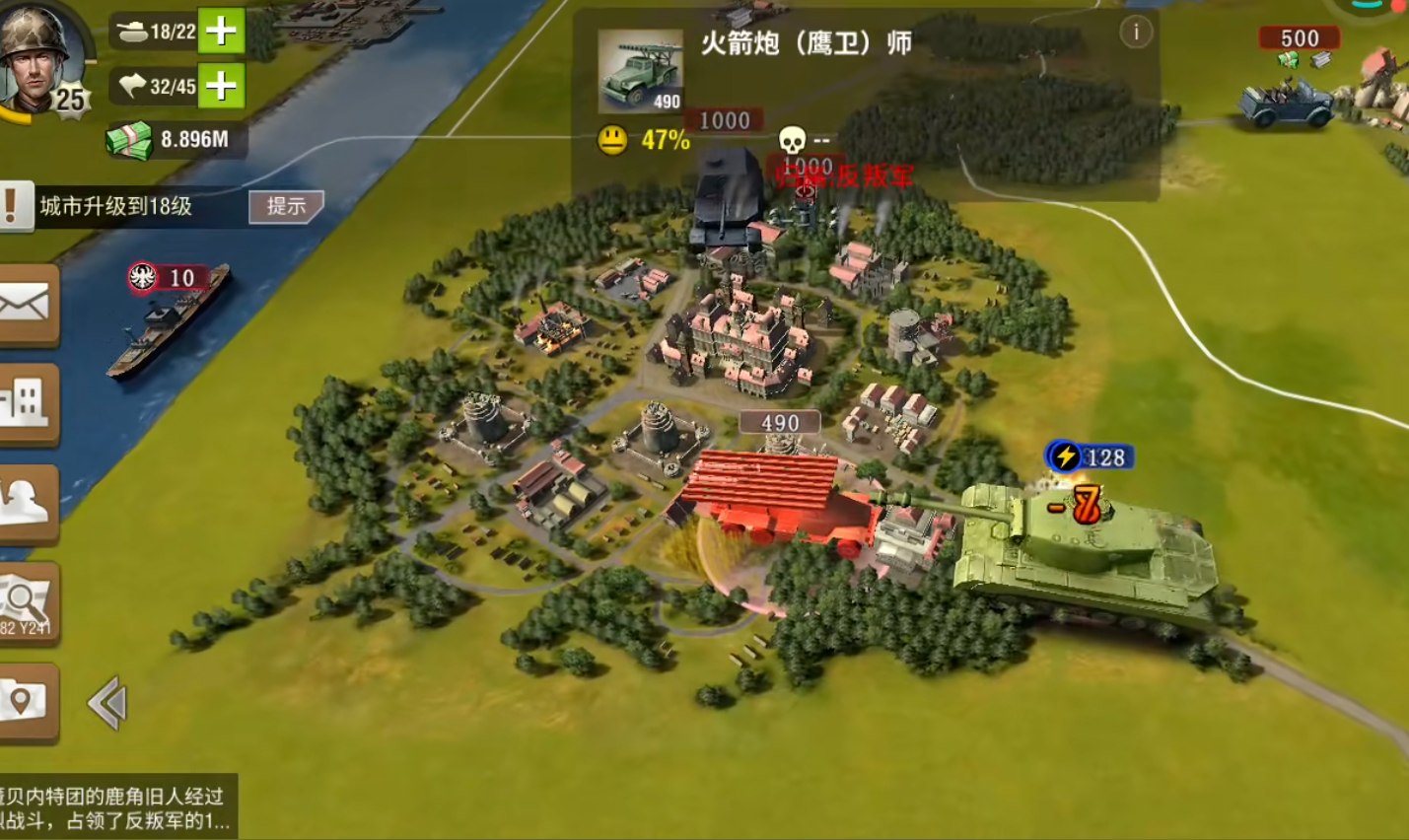
Task: Open the mail envelope menu
Action: [x=27, y=305]
